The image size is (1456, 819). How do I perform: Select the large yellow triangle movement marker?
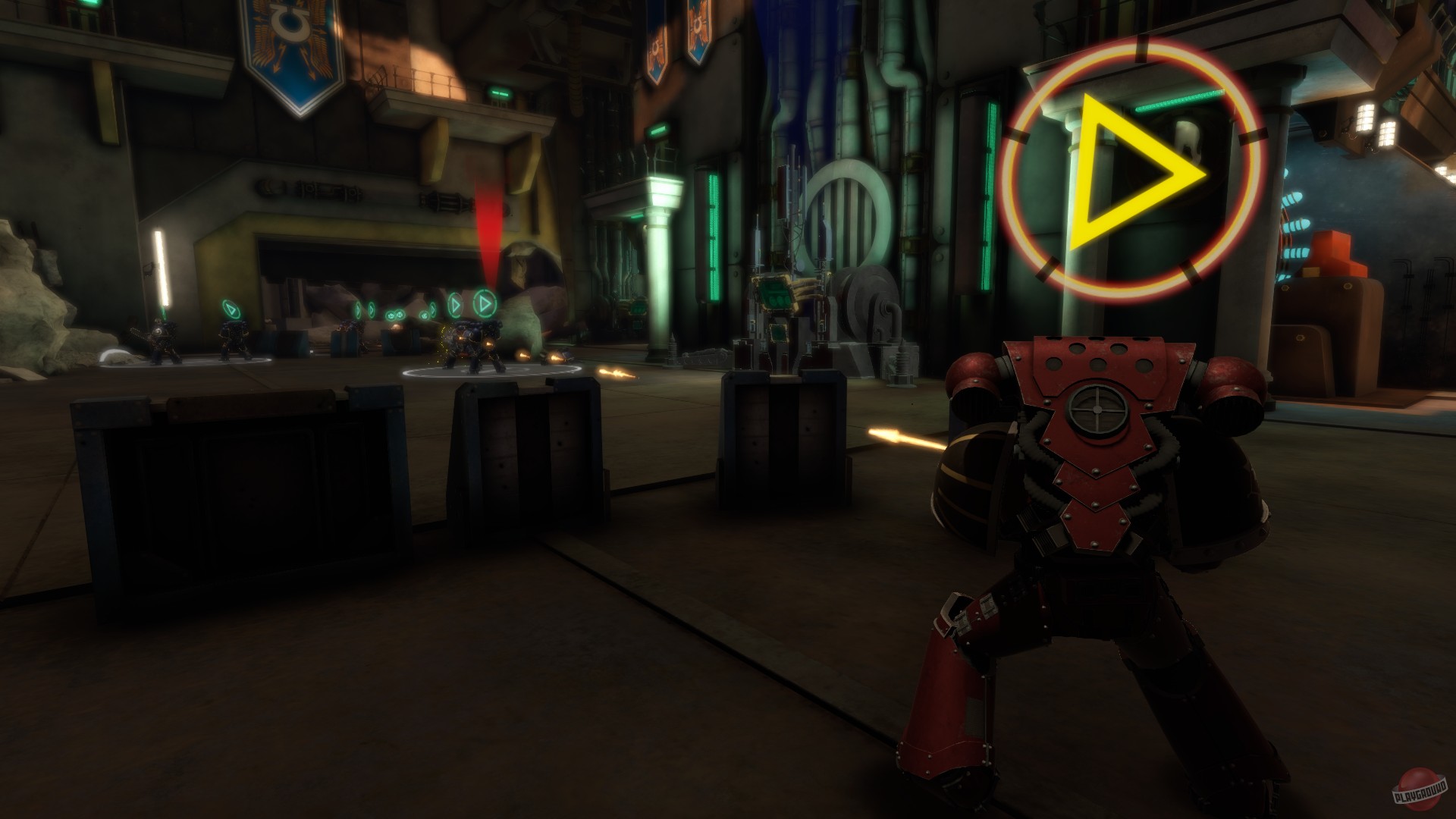1130,171
